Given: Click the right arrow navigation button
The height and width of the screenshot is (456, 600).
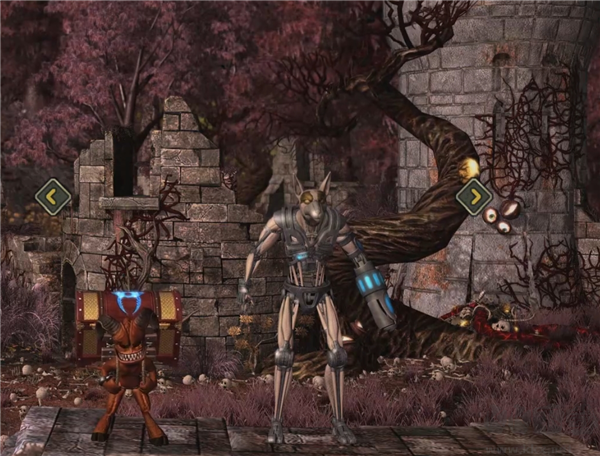Looking at the screenshot, I should click(x=473, y=197).
